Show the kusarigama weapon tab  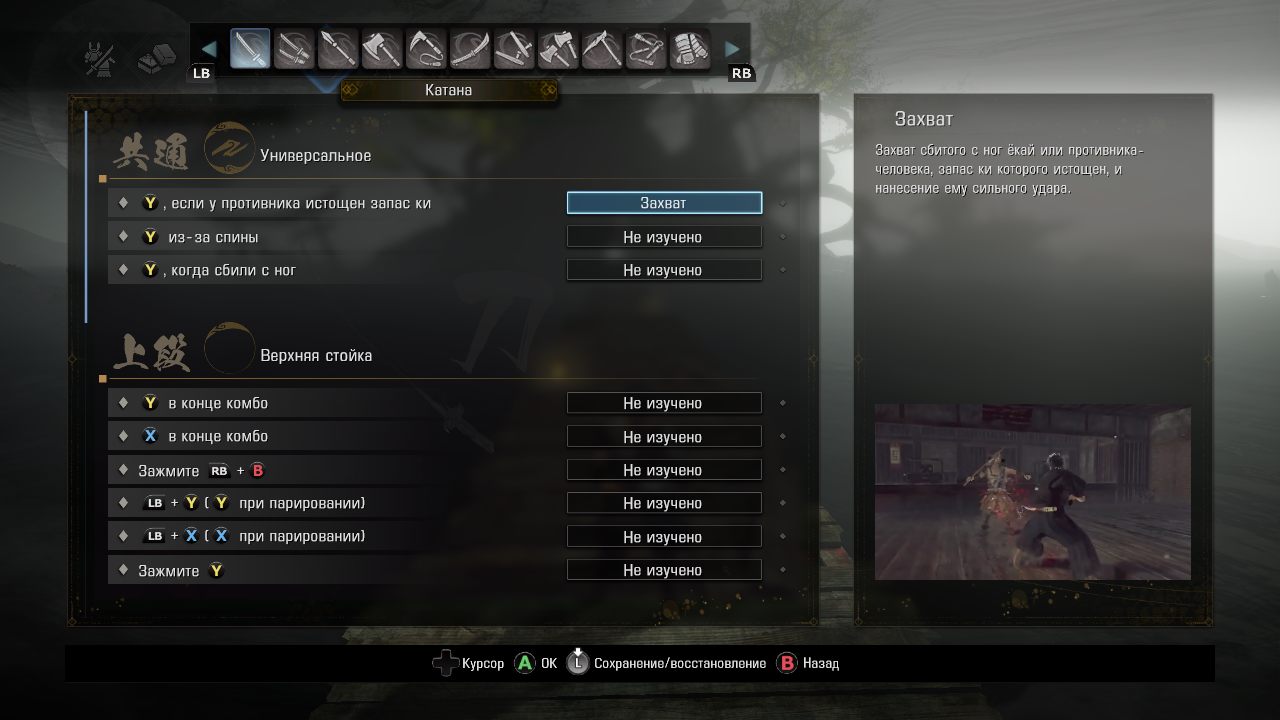(426, 48)
